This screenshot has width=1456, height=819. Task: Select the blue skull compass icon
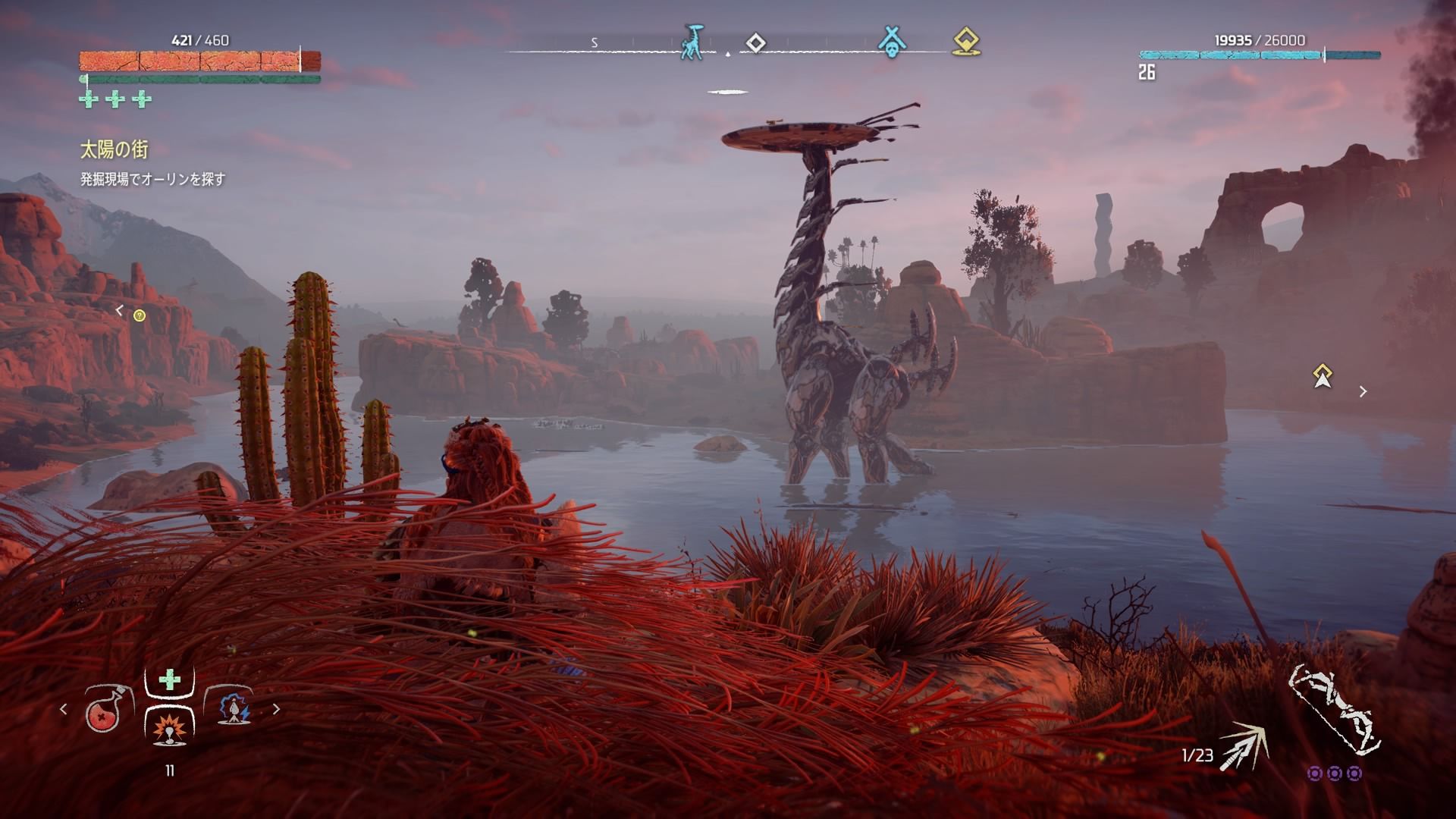point(892,42)
